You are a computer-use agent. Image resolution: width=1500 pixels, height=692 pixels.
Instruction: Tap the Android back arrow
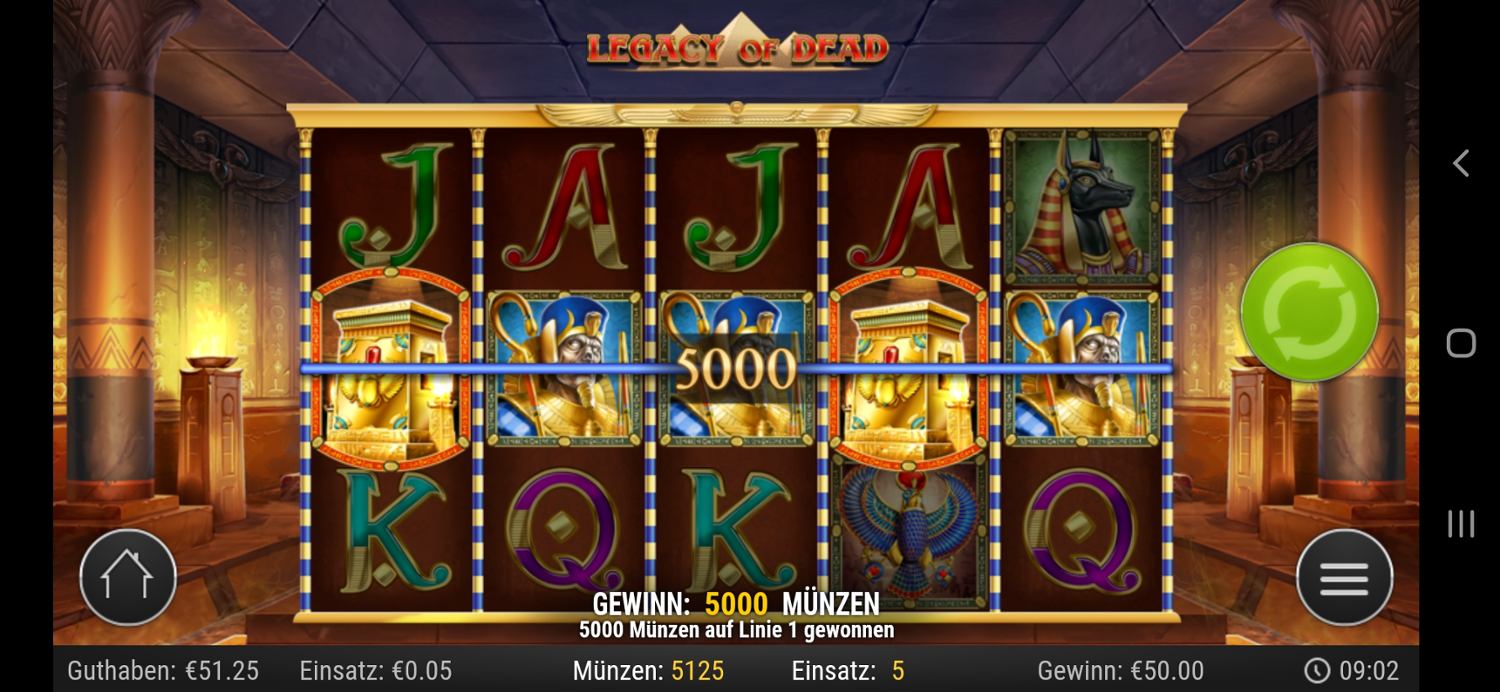tap(1460, 163)
